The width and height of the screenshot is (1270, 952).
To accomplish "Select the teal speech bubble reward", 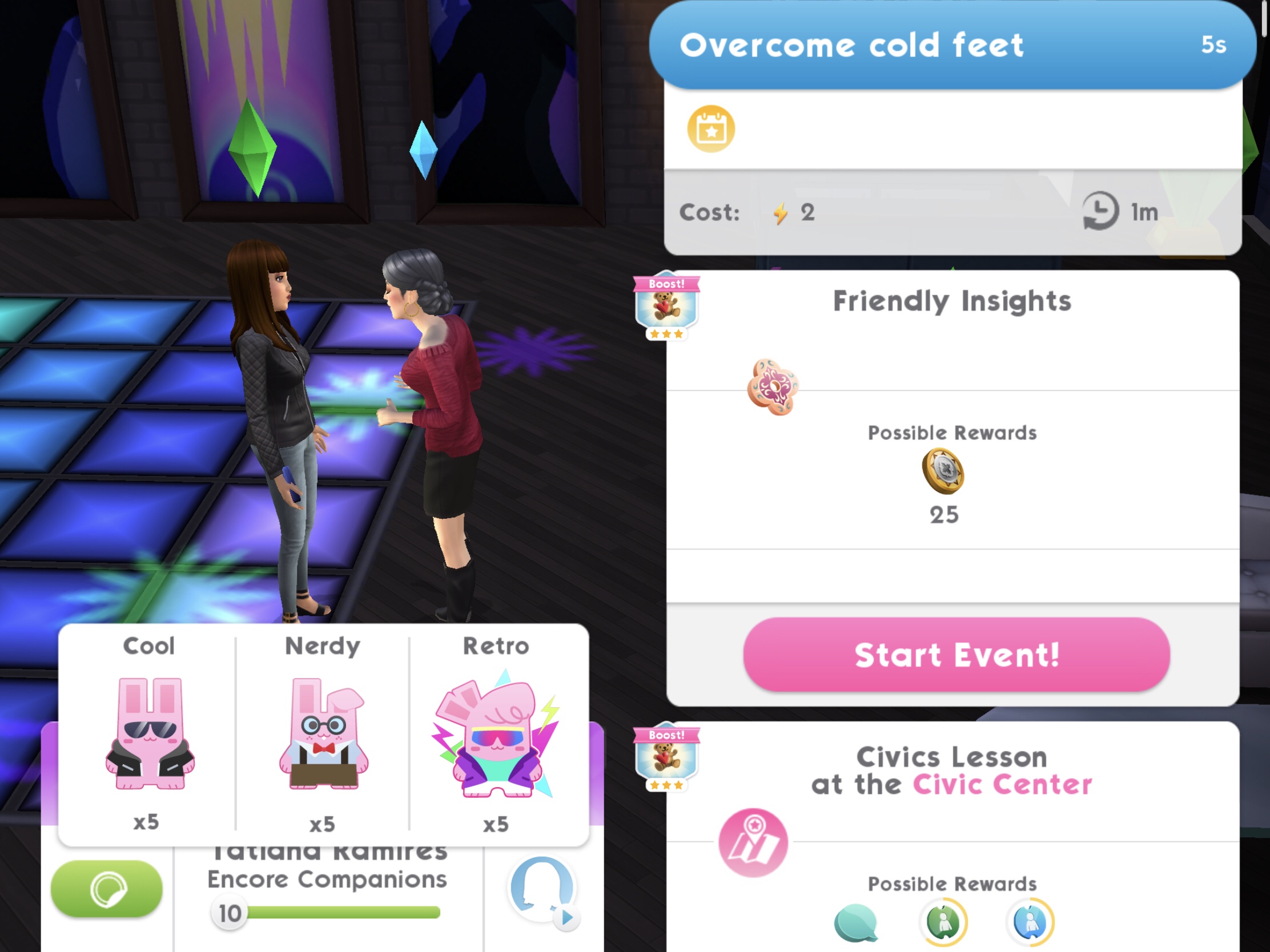I will coord(855,922).
